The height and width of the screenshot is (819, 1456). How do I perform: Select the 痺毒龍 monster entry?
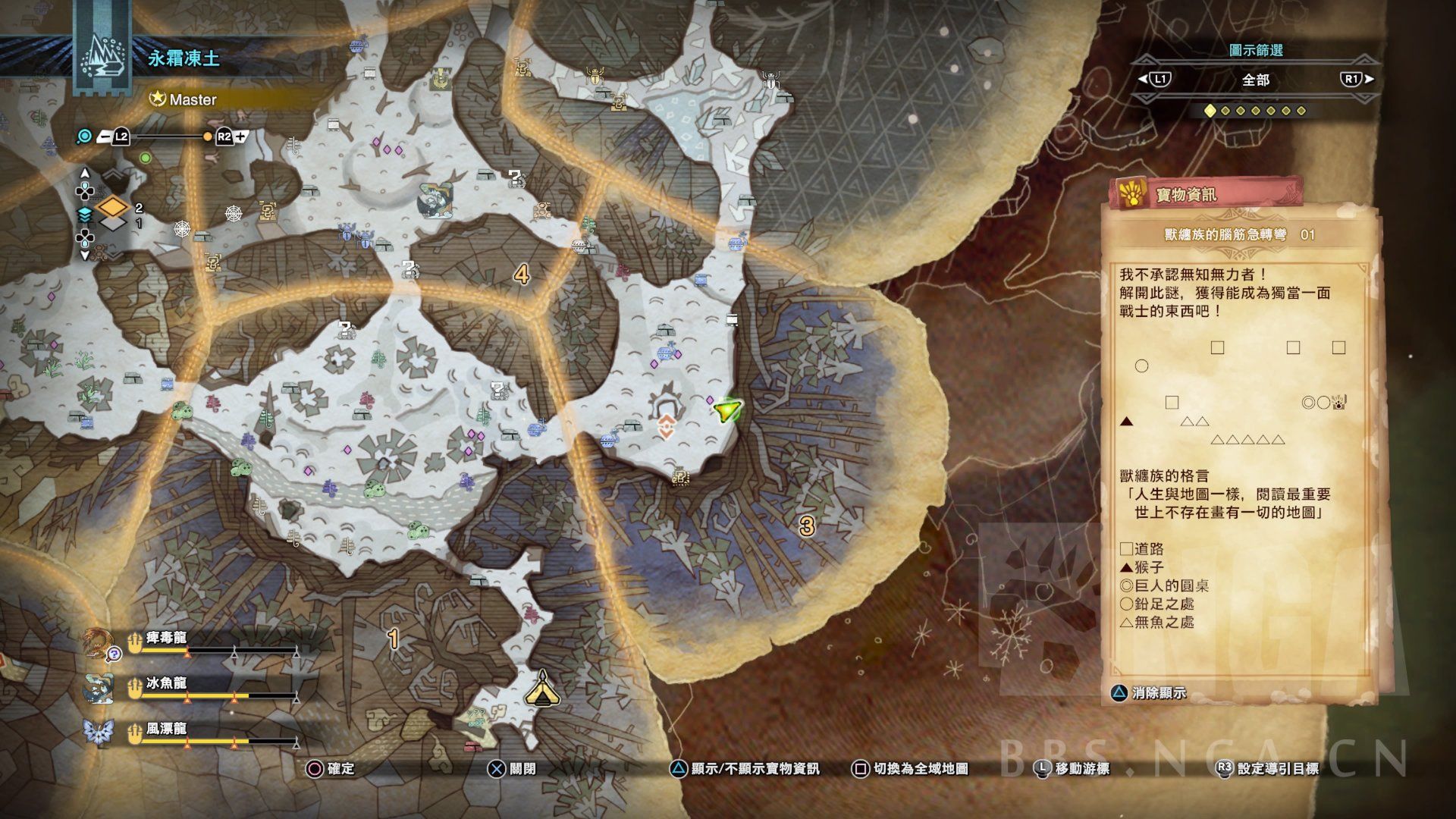point(165,639)
